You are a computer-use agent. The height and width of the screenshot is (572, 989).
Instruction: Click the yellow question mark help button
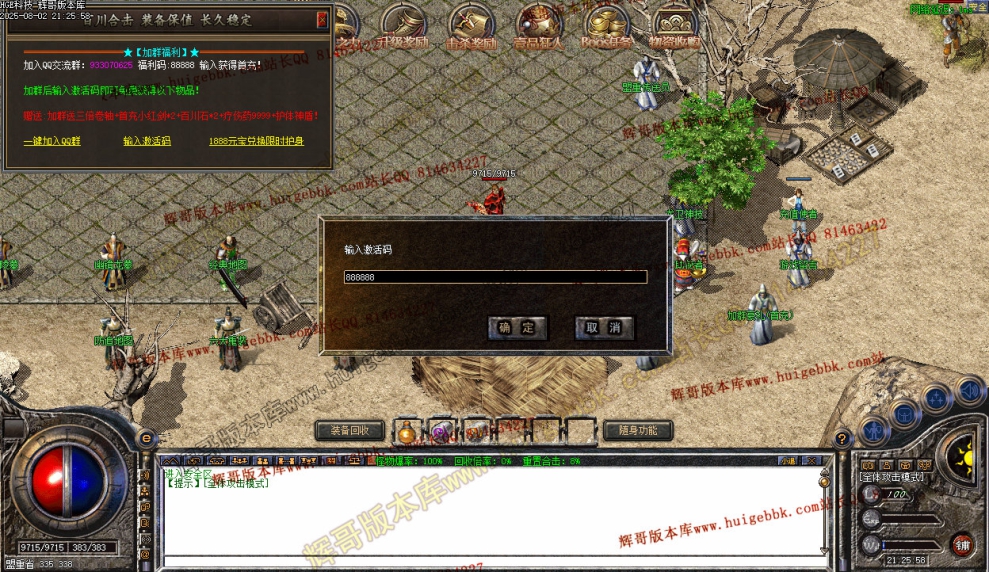(843, 438)
